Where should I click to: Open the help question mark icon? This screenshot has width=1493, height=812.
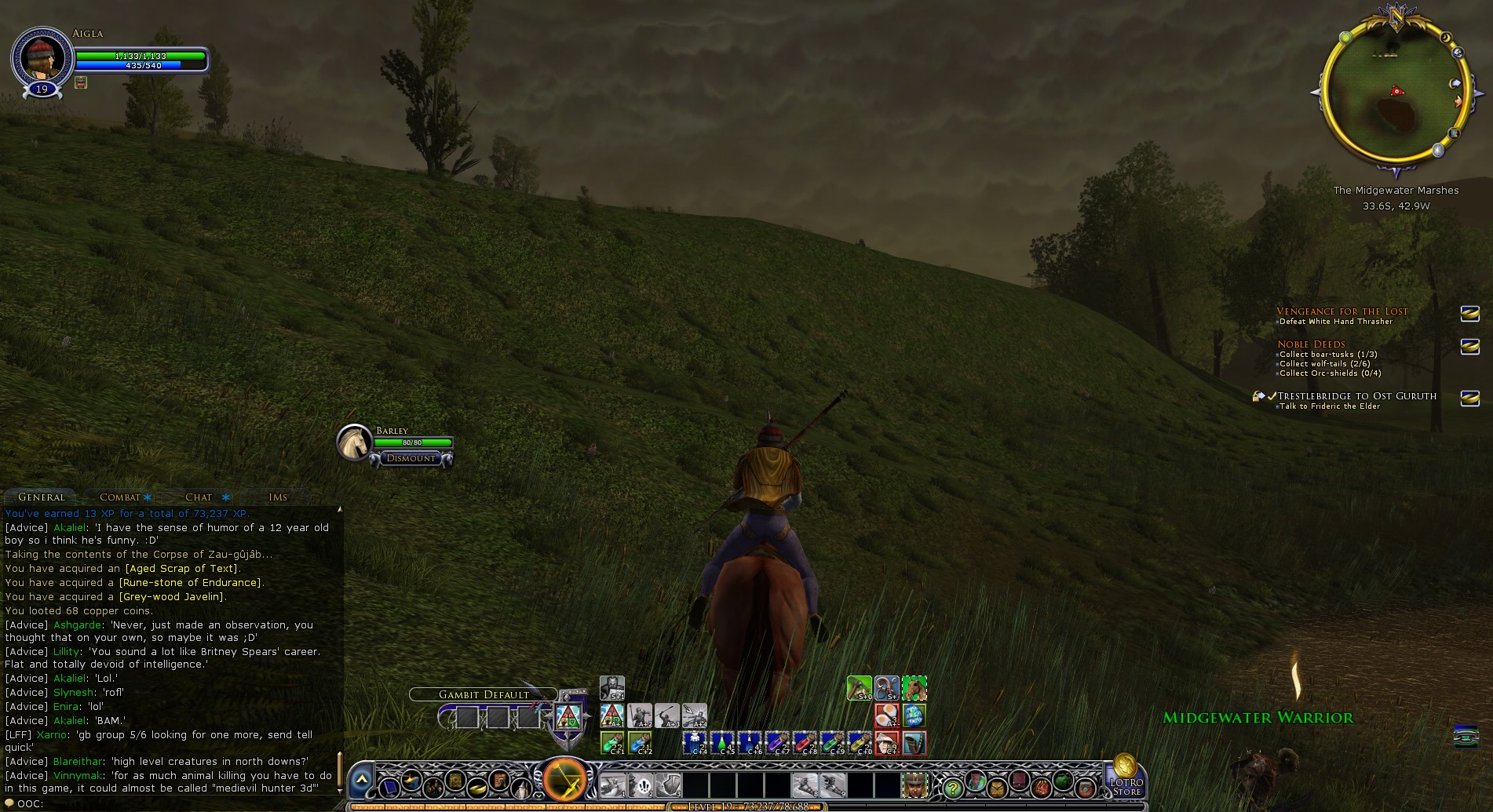point(952,786)
